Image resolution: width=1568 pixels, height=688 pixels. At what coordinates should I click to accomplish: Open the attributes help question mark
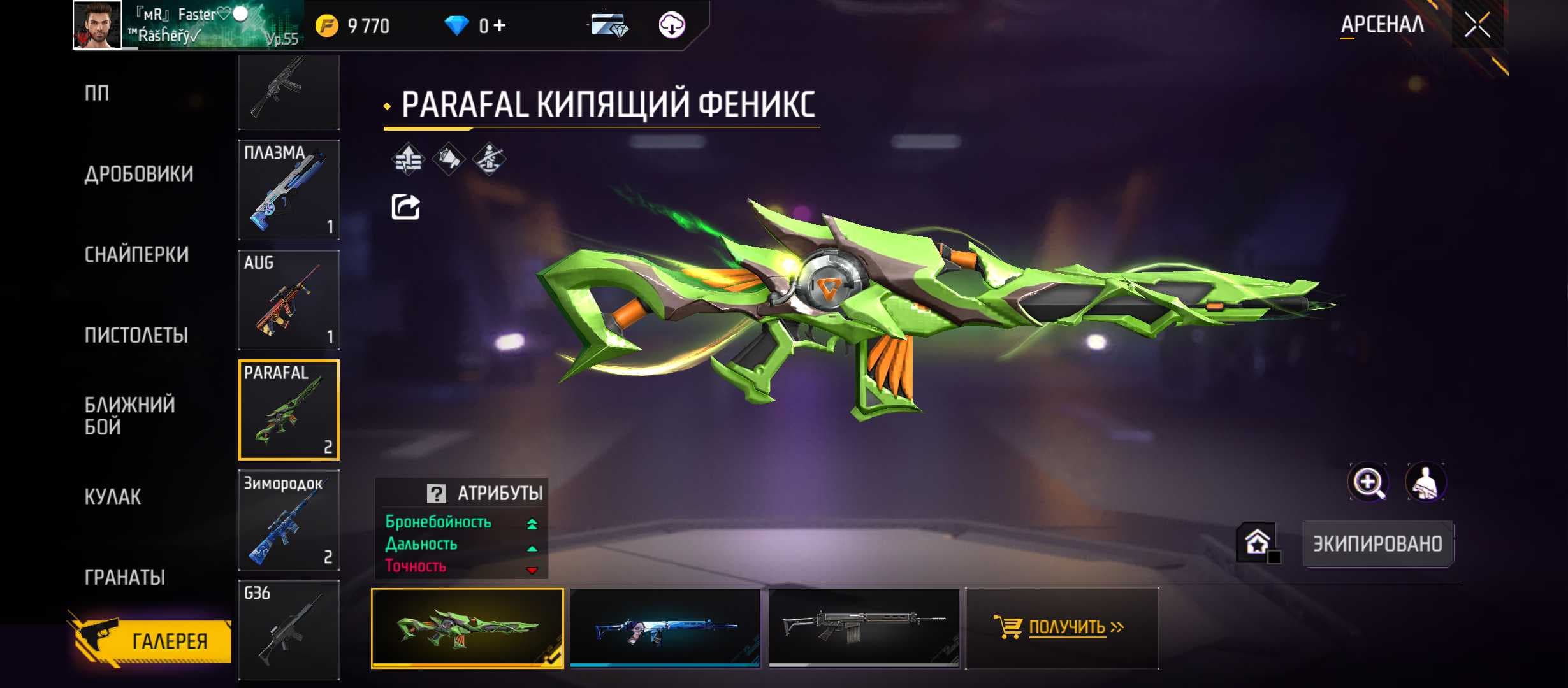pyautogui.click(x=436, y=493)
